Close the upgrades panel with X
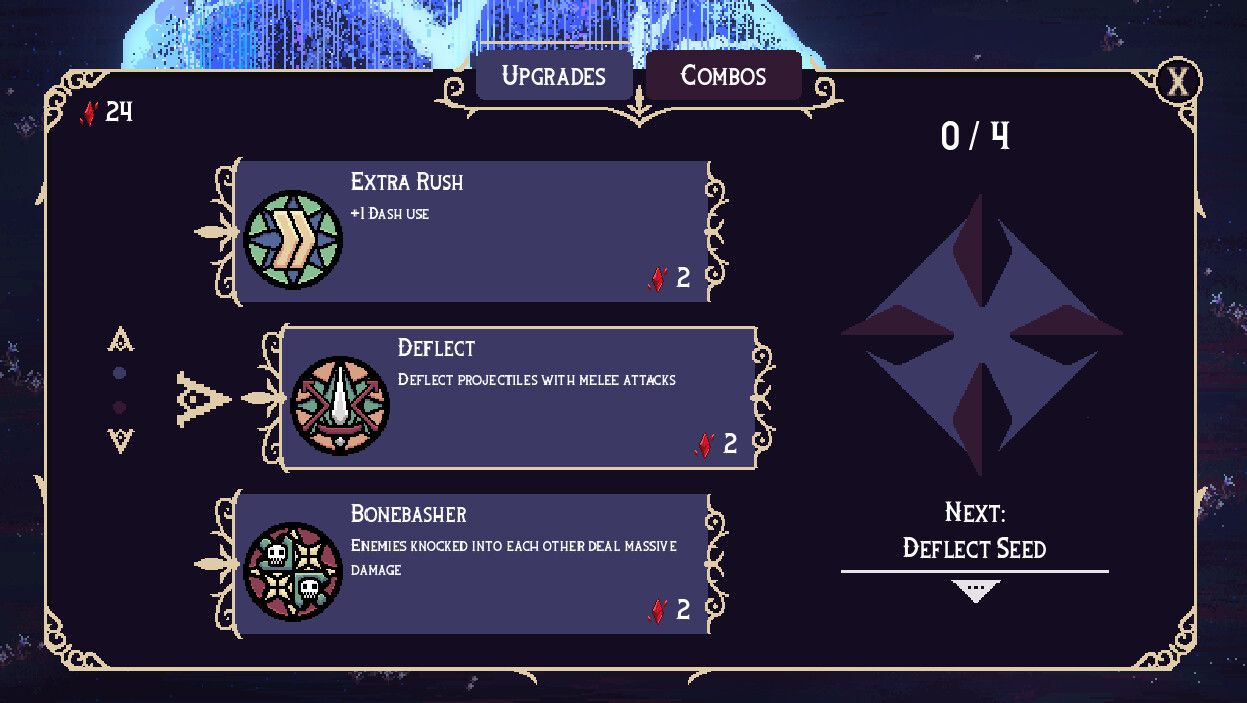This screenshot has height=703, width=1247. pos(1178,82)
